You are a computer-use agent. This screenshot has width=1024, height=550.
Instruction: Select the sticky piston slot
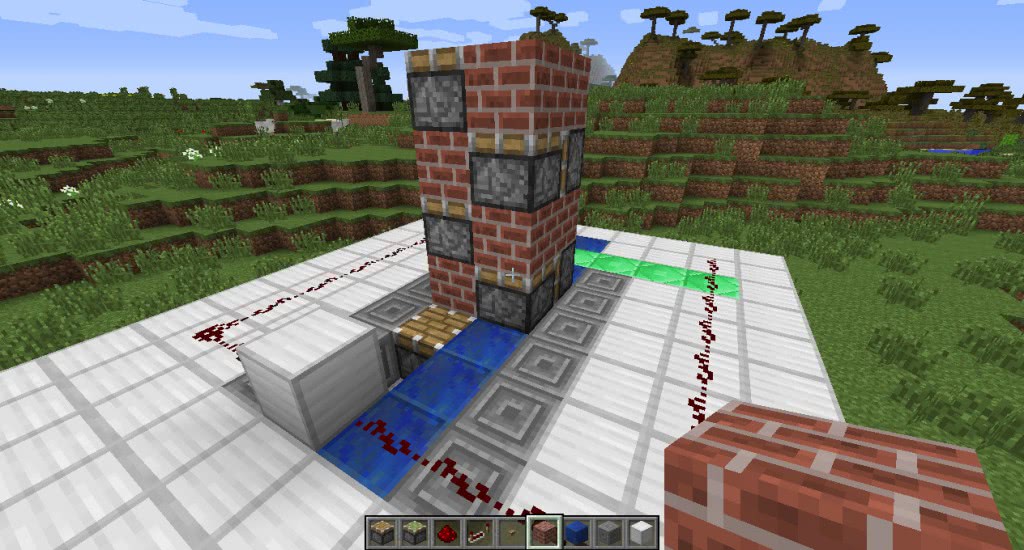point(412,532)
